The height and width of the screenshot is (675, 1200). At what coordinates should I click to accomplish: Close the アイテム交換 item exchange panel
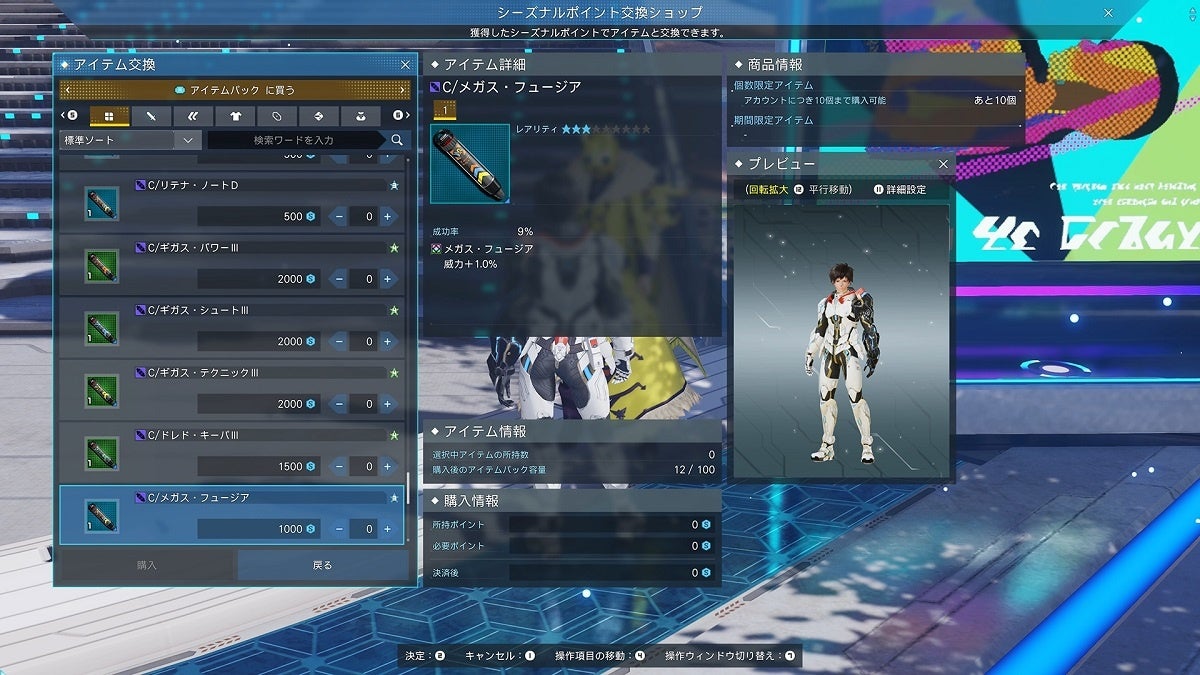(x=405, y=64)
